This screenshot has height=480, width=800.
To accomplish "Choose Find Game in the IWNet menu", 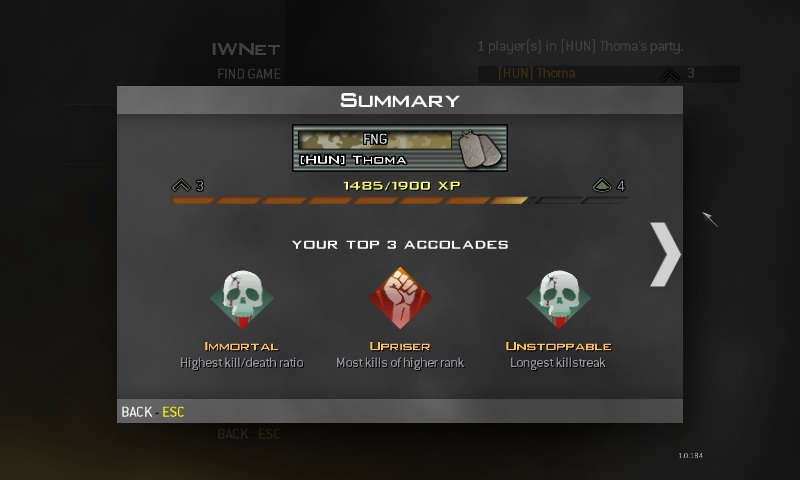I will coord(248,74).
